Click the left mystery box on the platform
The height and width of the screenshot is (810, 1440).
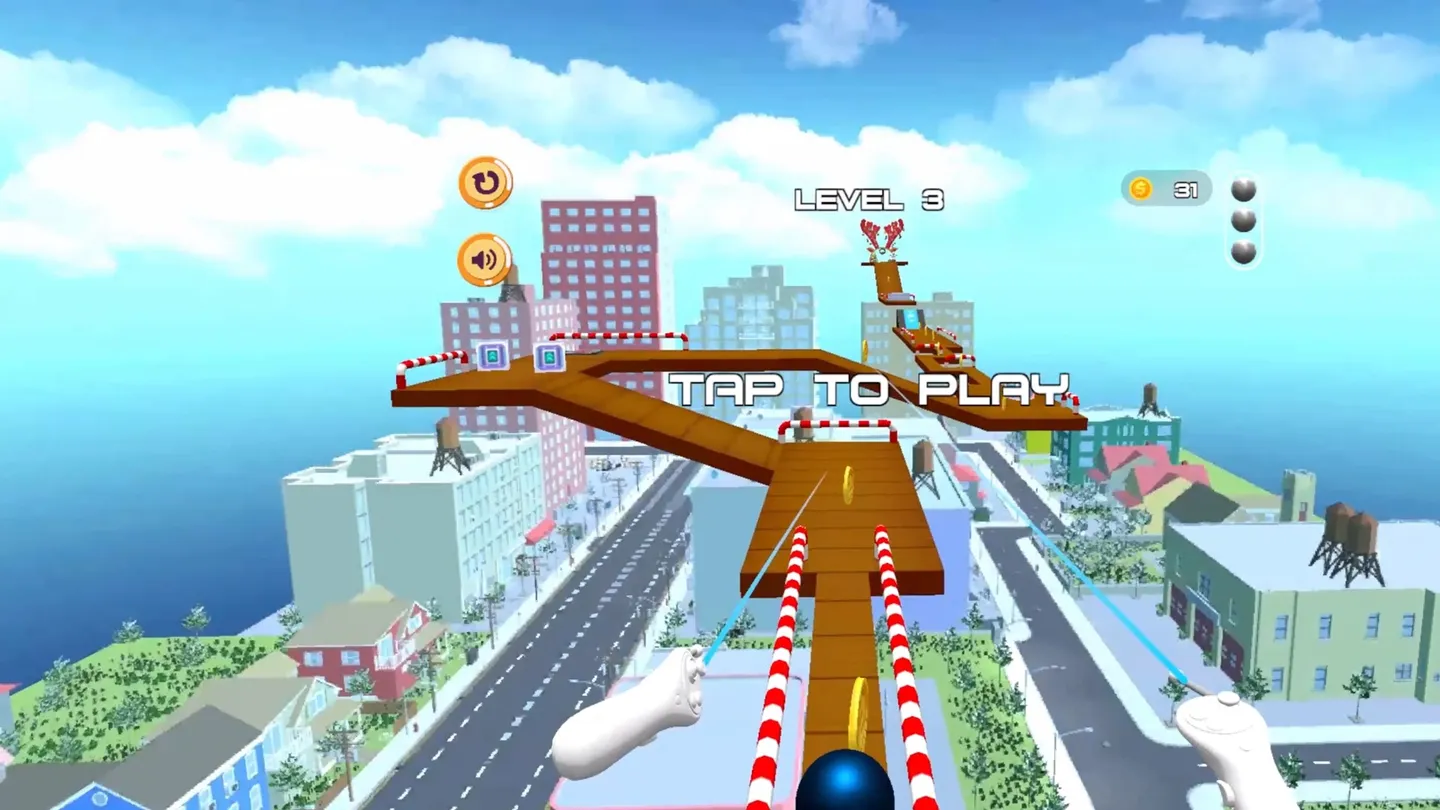tap(491, 354)
